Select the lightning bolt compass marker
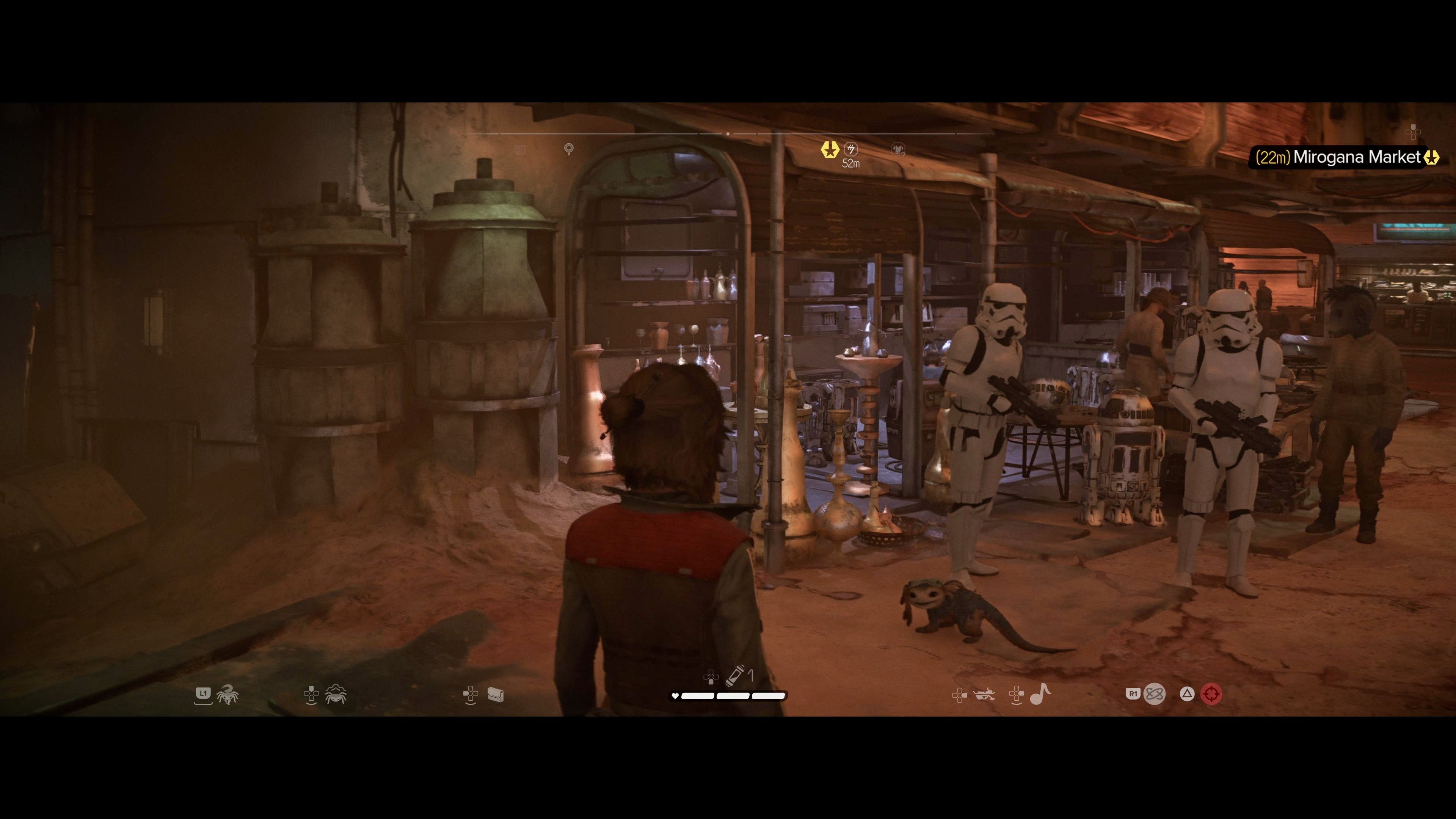Image resolution: width=1456 pixels, height=819 pixels. (850, 149)
